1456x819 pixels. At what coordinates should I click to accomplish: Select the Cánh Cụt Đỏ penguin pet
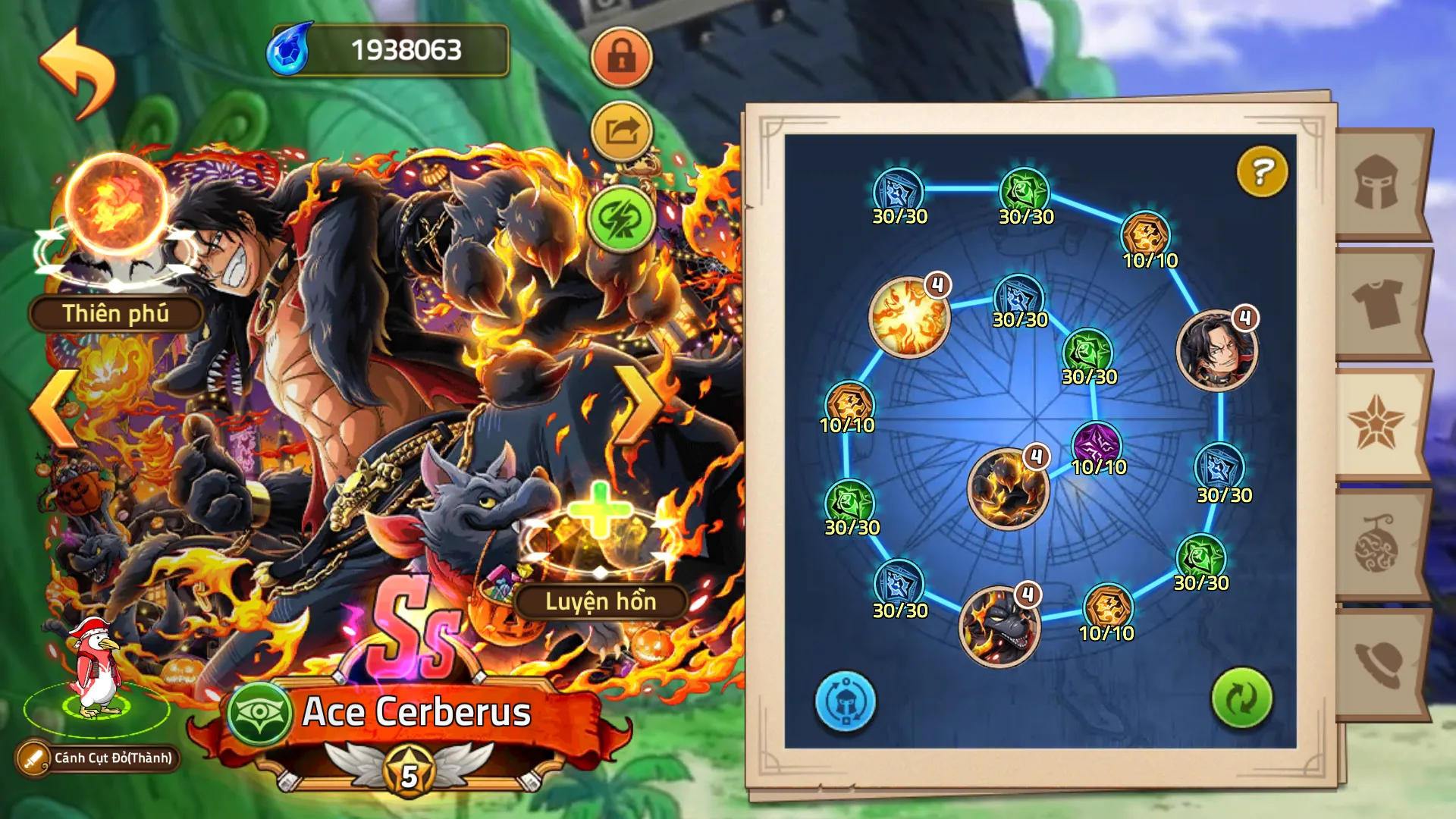pos(97,667)
